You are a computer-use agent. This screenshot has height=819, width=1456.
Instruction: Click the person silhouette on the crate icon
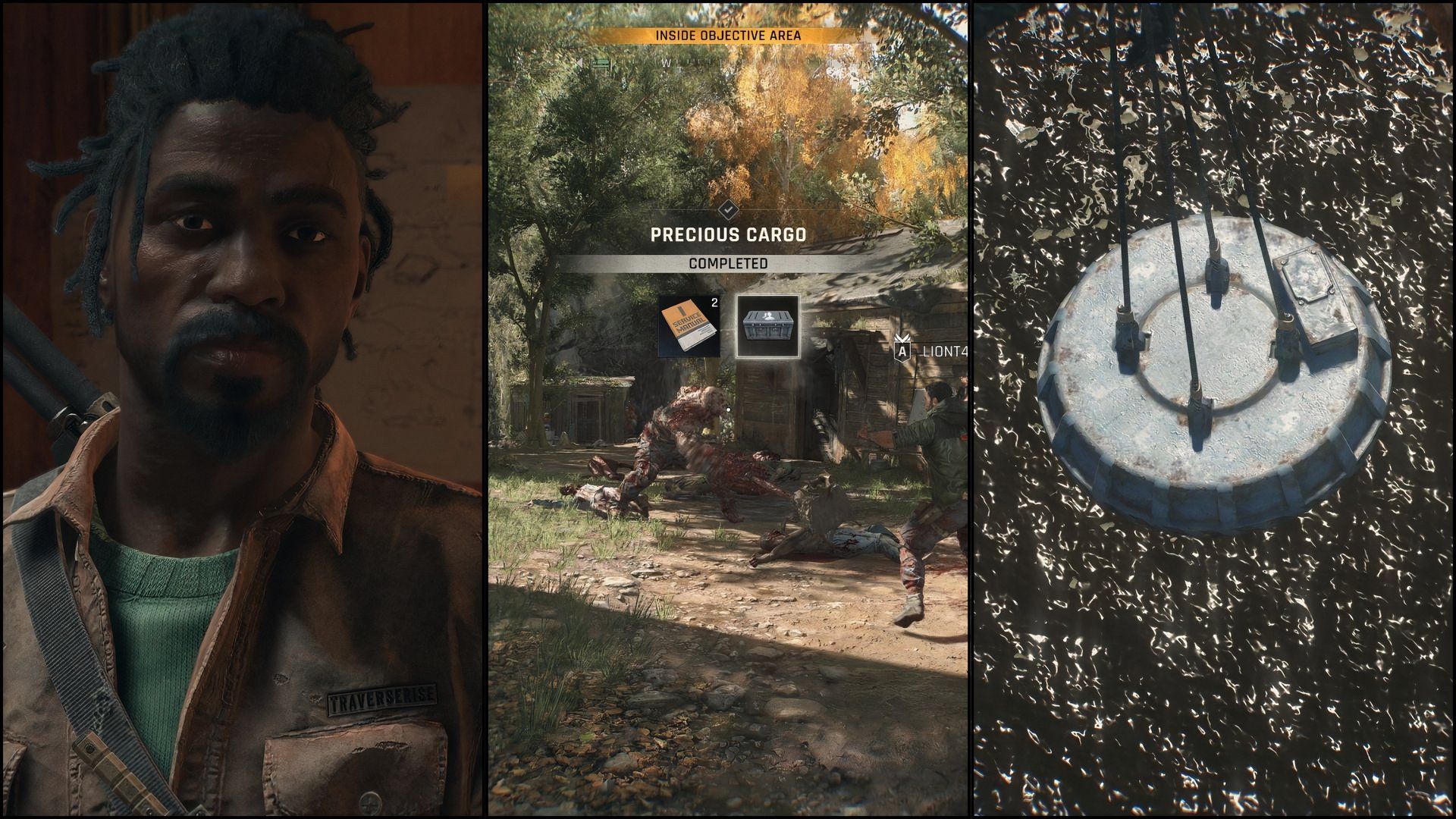pyautogui.click(x=768, y=315)
